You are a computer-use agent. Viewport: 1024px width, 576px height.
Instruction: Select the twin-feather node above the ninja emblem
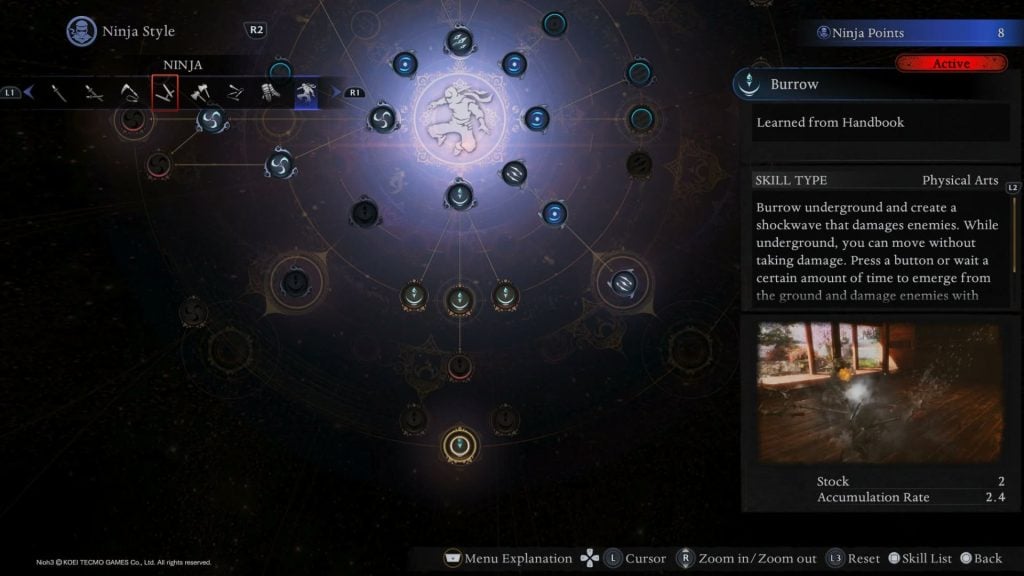pos(460,42)
